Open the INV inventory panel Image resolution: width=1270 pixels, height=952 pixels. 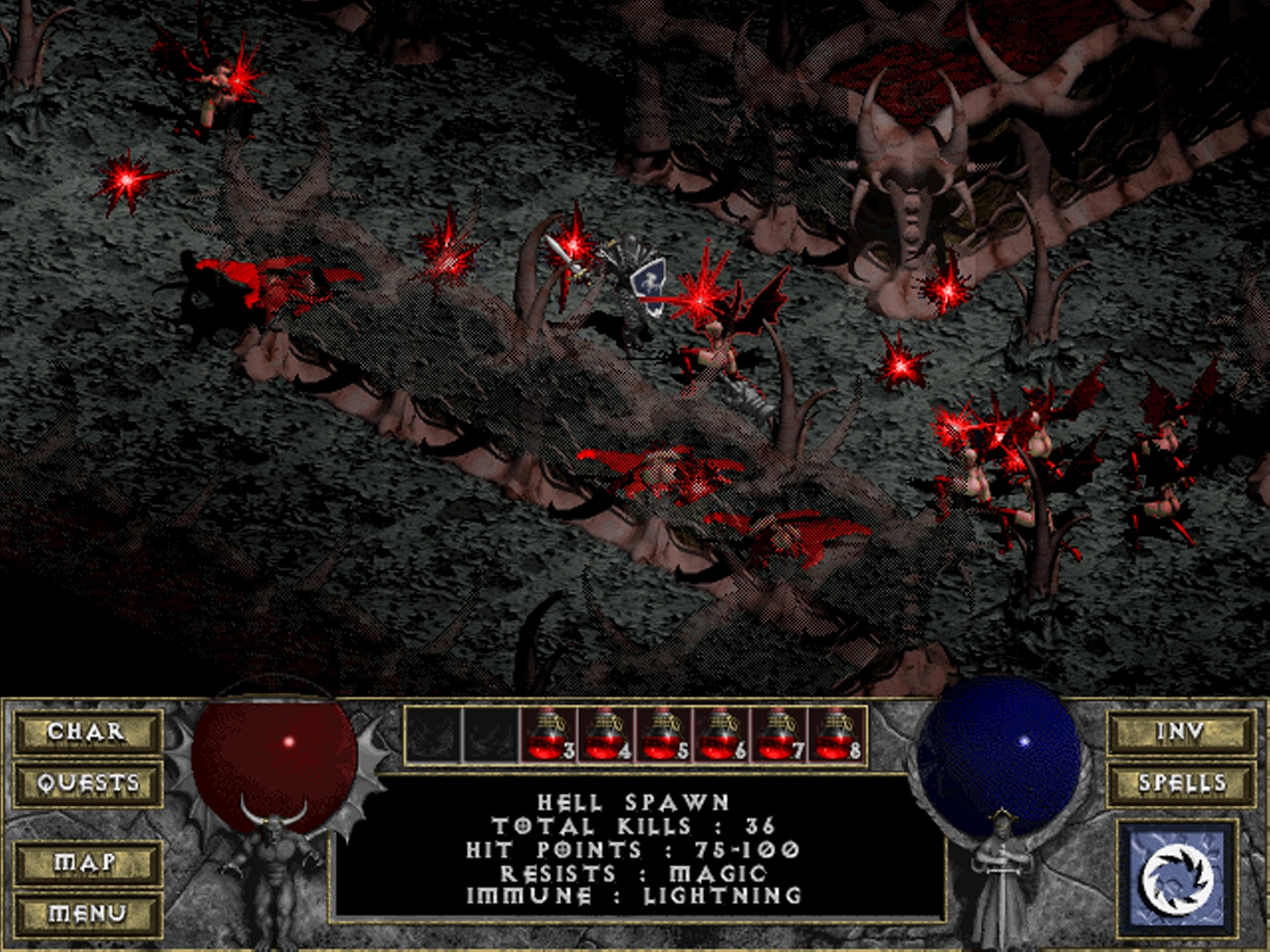1181,732
